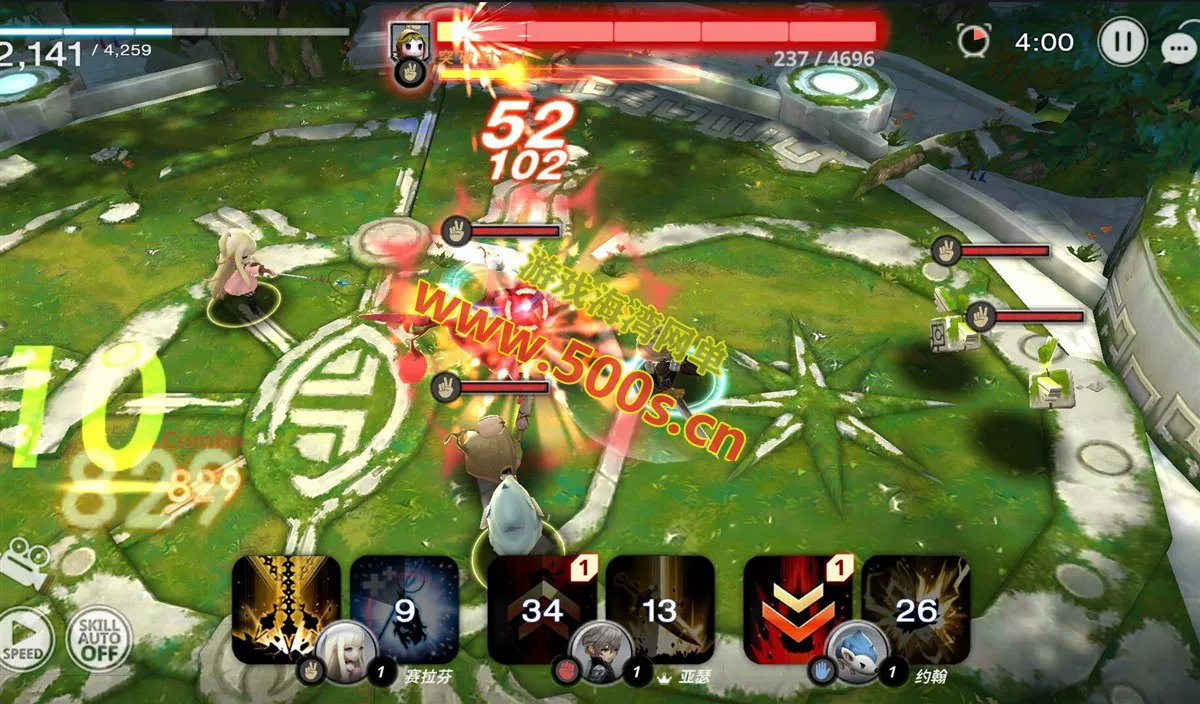Toggle the SKILL AUTO OFF button

[98, 638]
